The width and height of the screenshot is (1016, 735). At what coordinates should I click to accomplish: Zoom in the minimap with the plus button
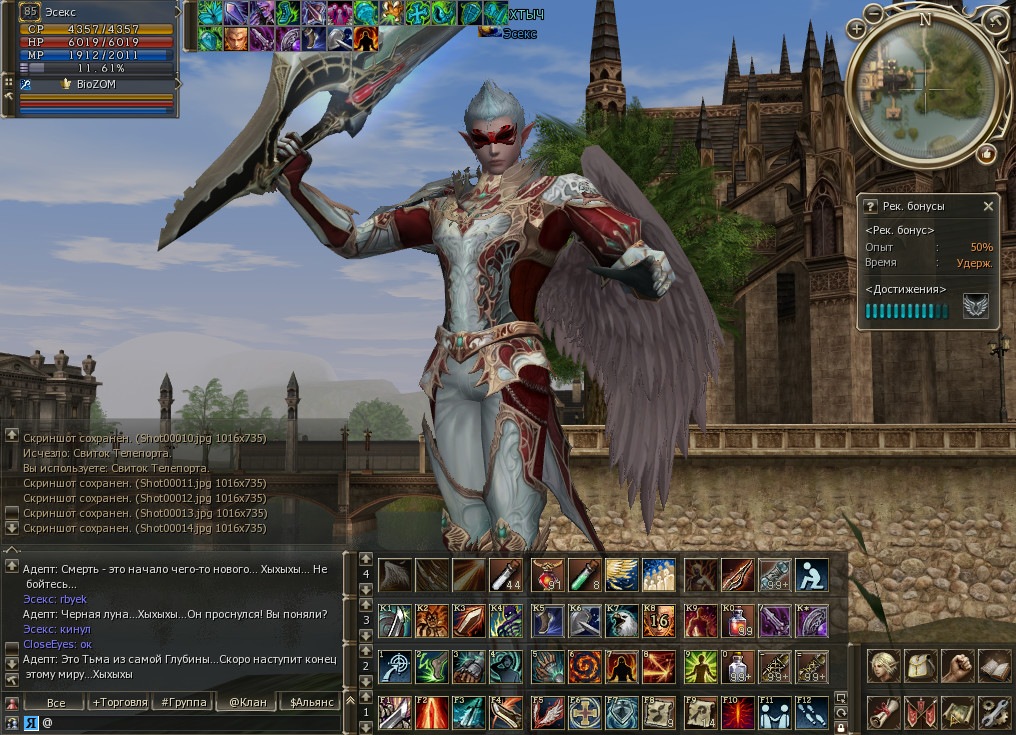(x=856, y=29)
